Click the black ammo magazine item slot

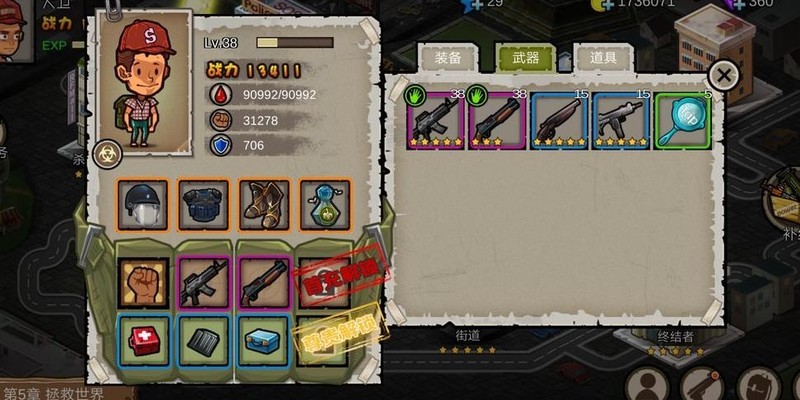(x=204, y=340)
